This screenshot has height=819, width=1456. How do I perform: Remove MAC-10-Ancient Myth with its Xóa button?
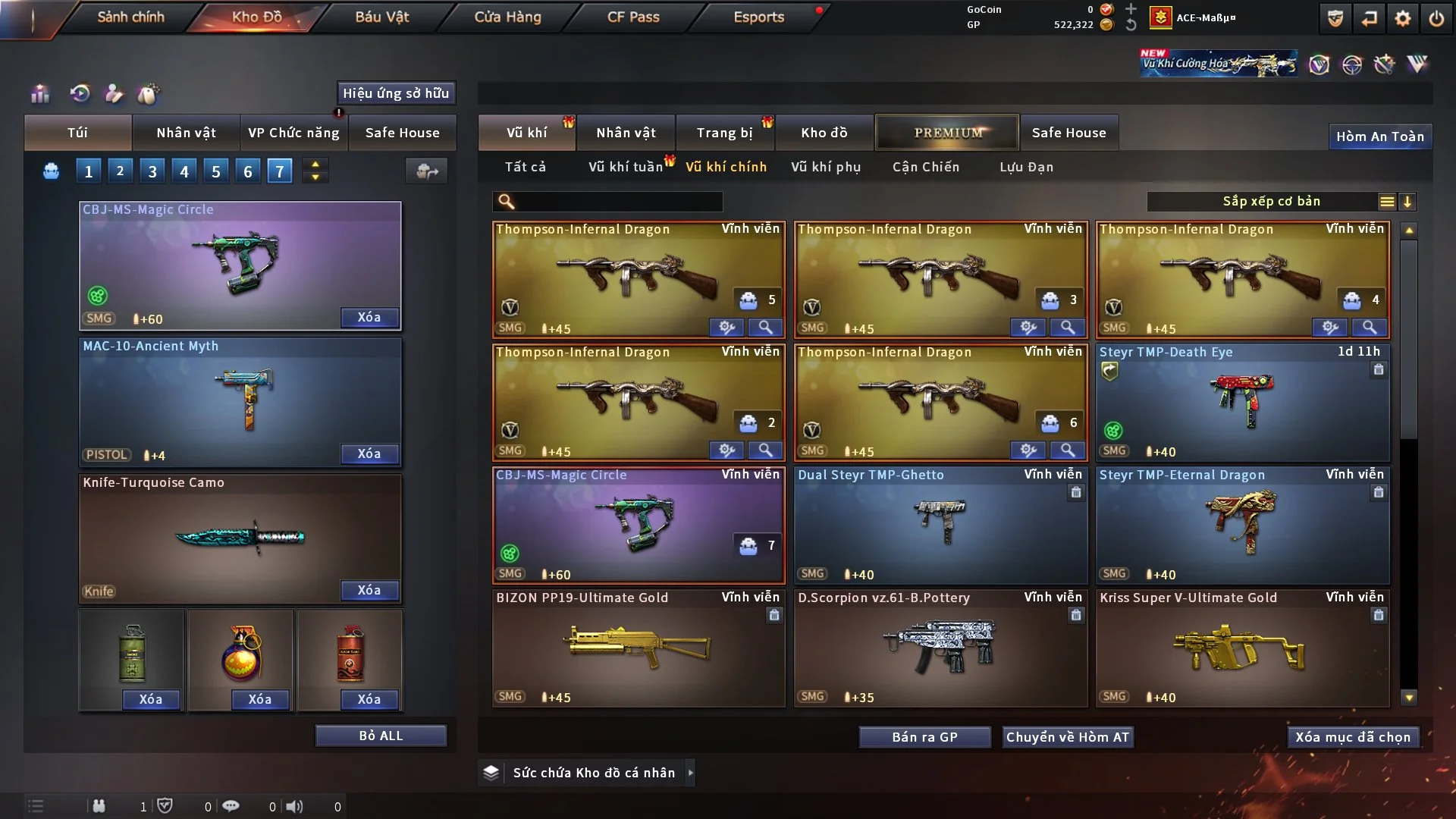click(369, 453)
